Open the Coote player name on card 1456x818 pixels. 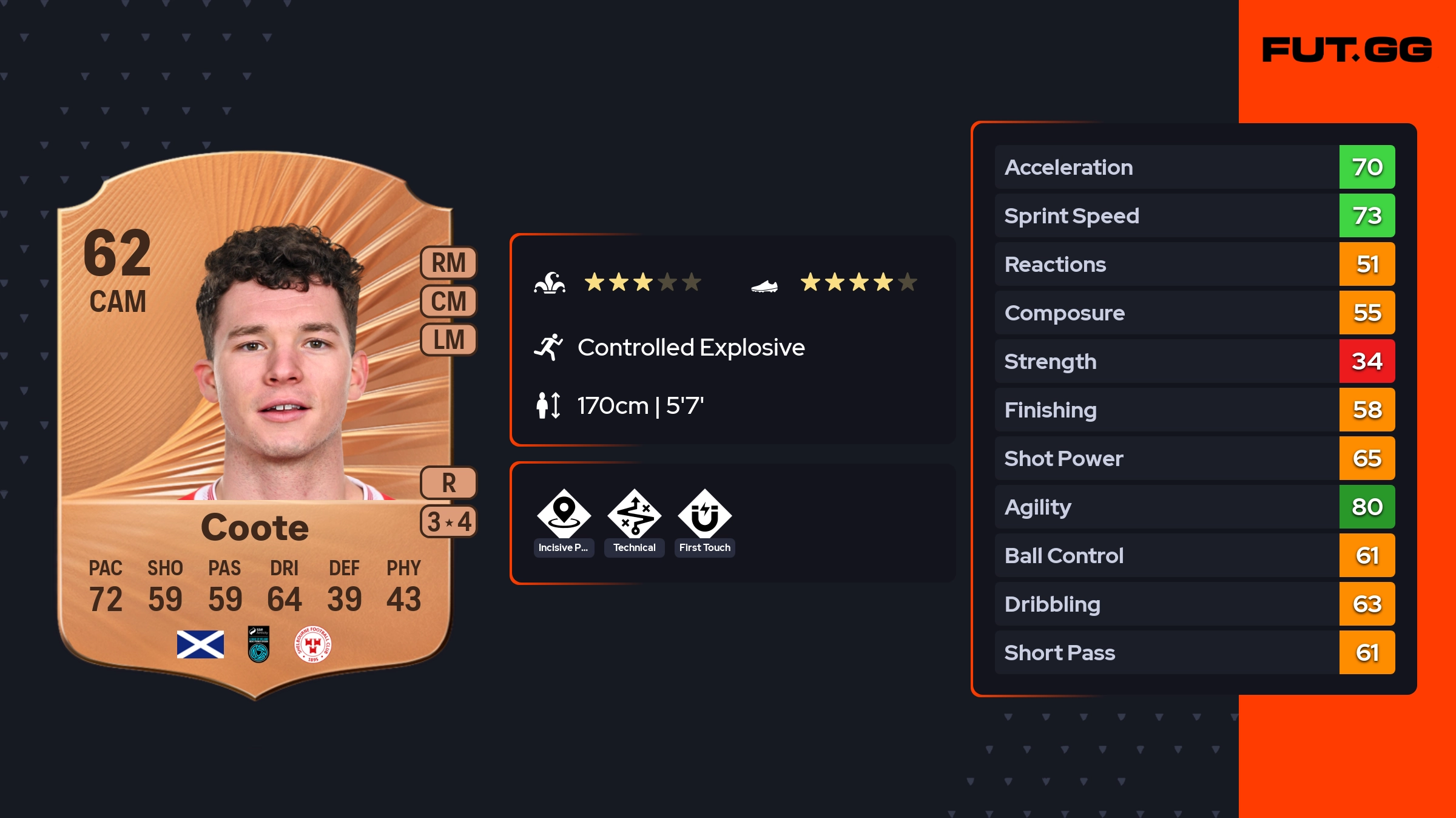[255, 527]
